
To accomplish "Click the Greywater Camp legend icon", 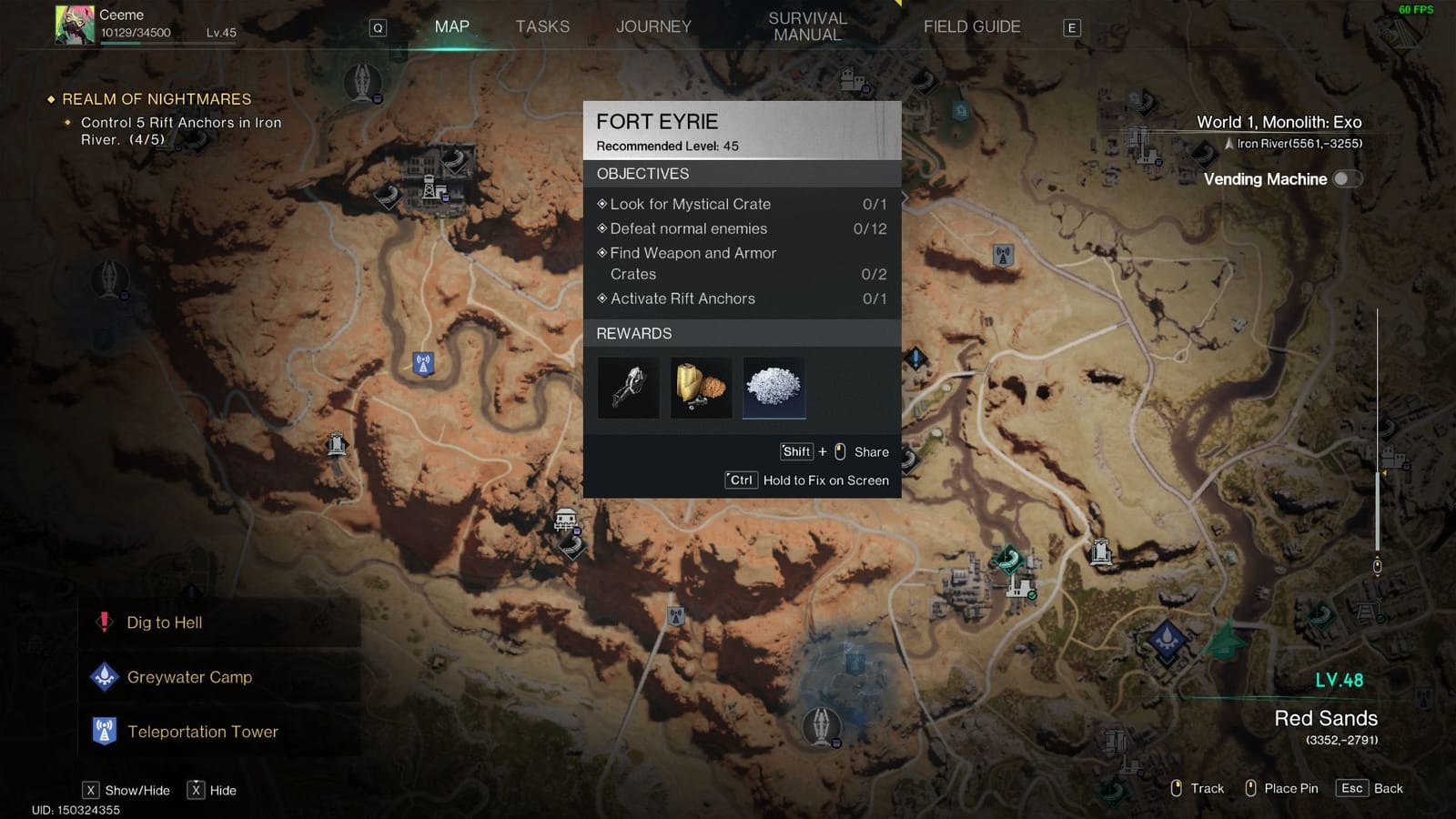I will pos(106,676).
